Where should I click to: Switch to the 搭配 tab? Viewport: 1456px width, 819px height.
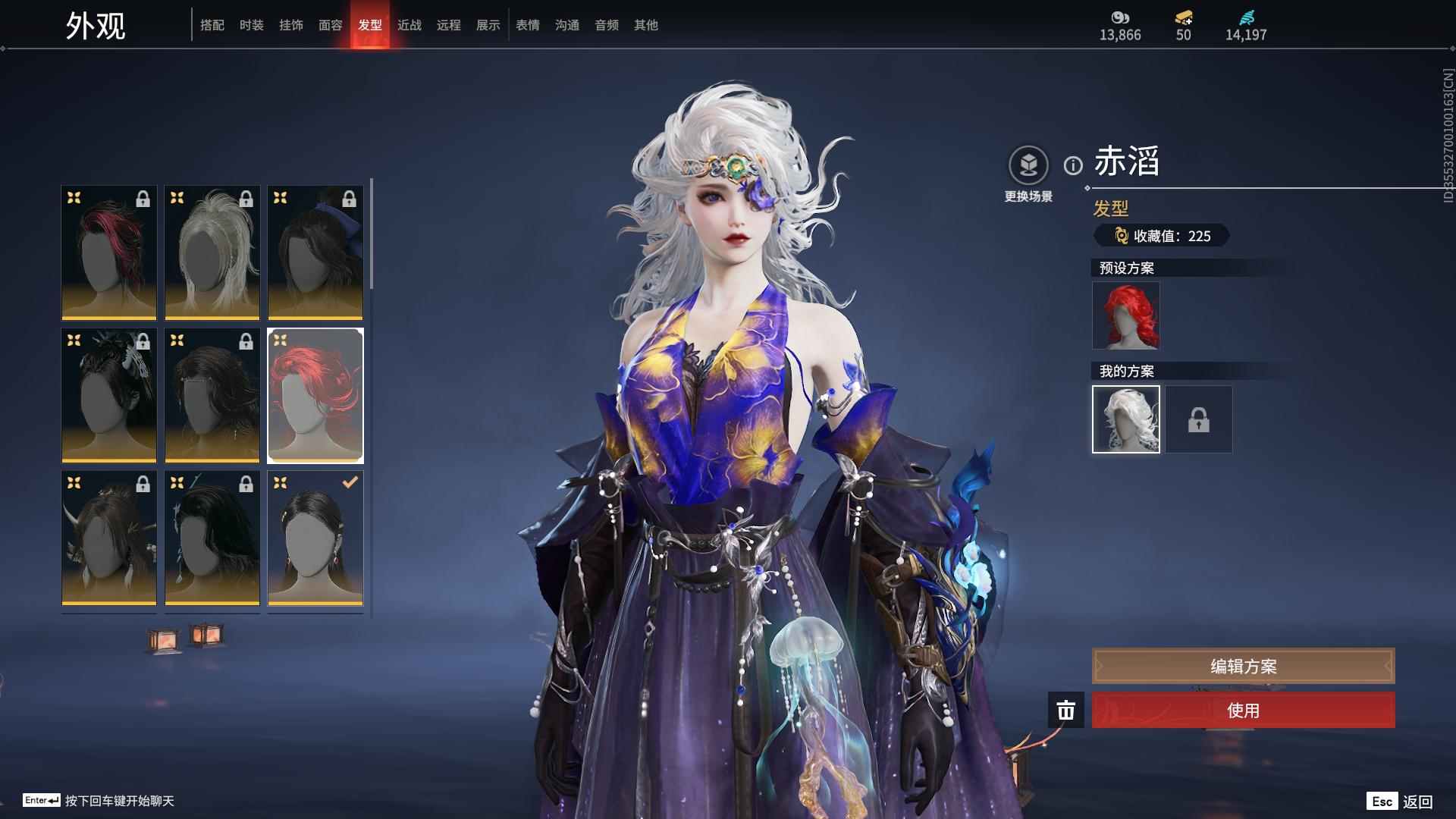pyautogui.click(x=212, y=25)
